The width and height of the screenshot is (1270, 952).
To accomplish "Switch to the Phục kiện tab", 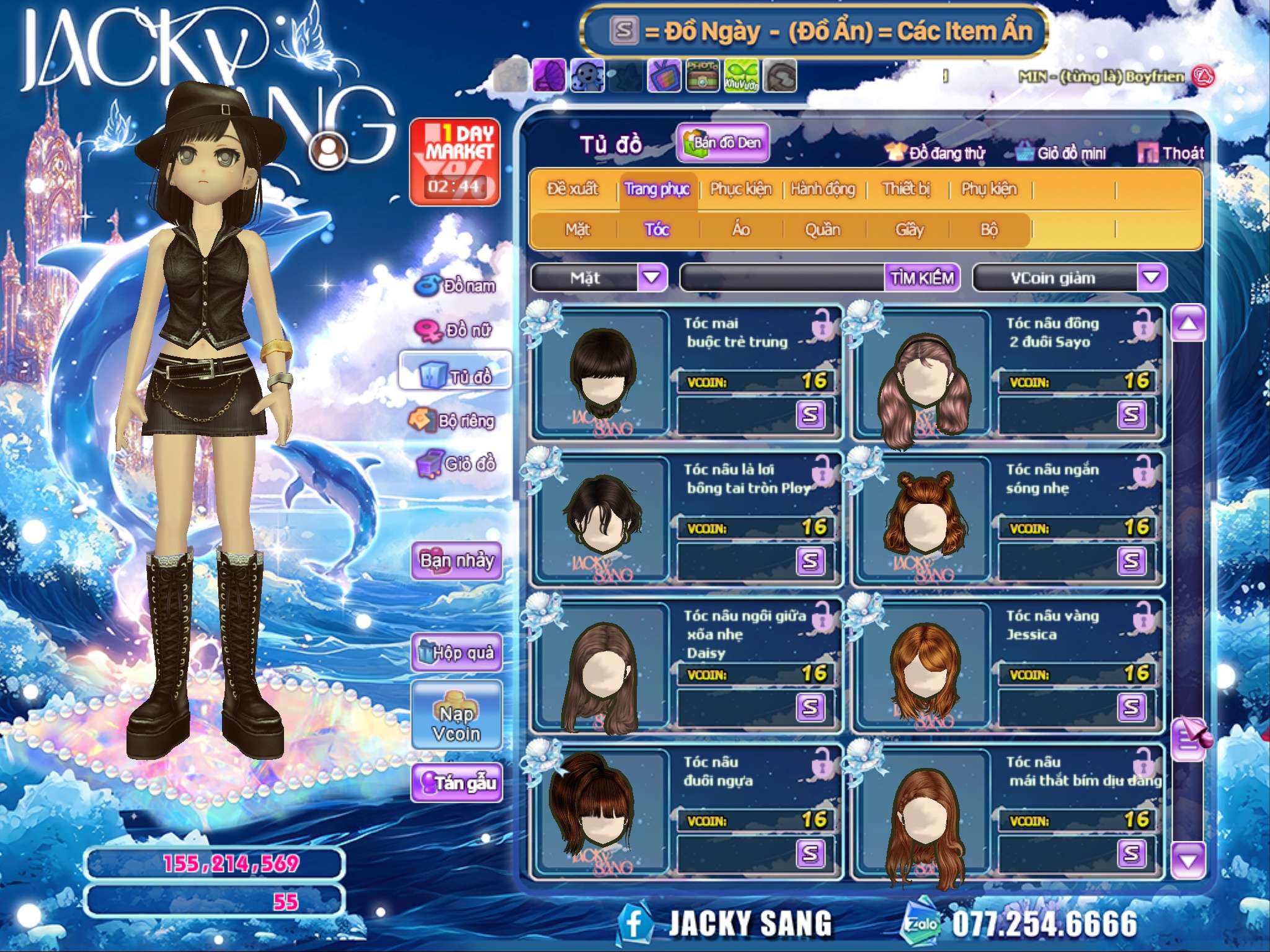I will click(x=740, y=189).
